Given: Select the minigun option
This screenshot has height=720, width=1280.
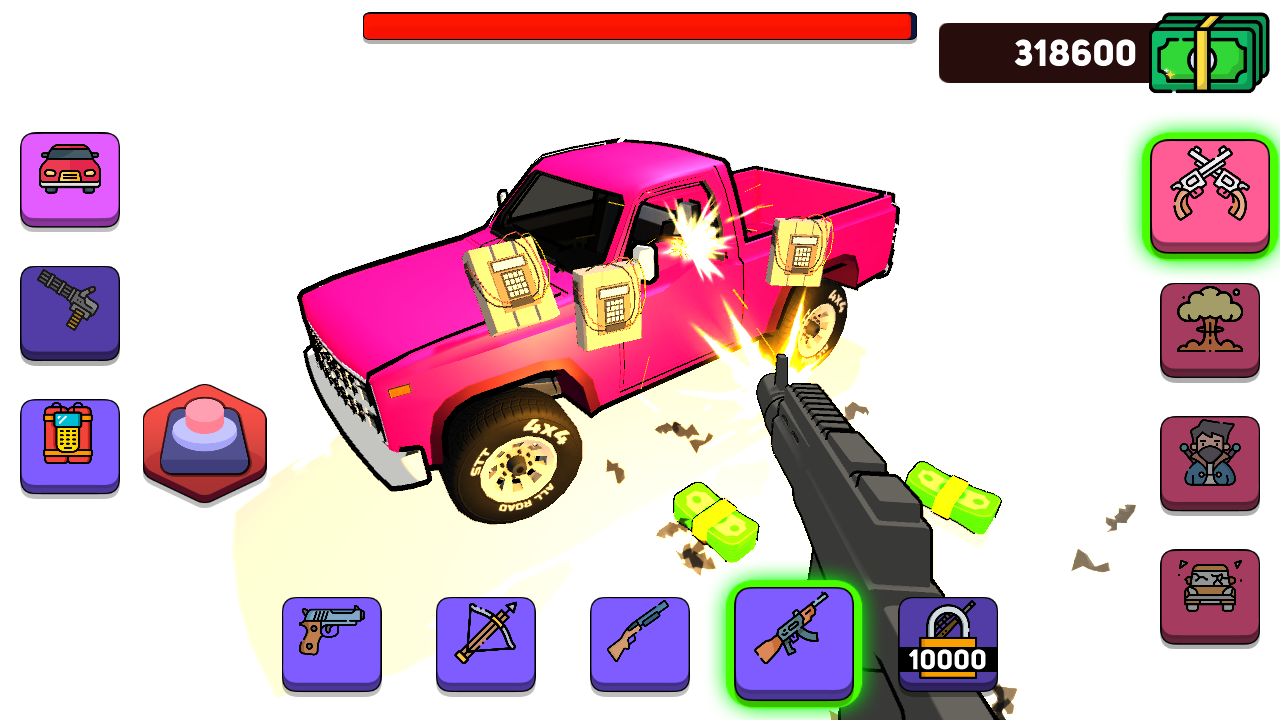Looking at the screenshot, I should (x=69, y=313).
